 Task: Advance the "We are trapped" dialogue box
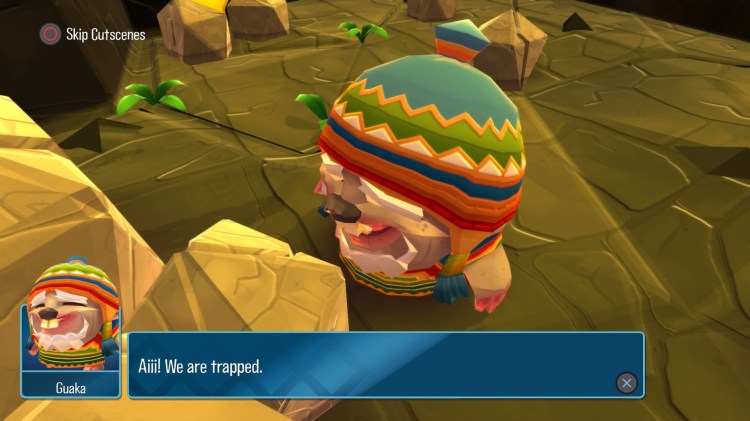pyautogui.click(x=626, y=382)
